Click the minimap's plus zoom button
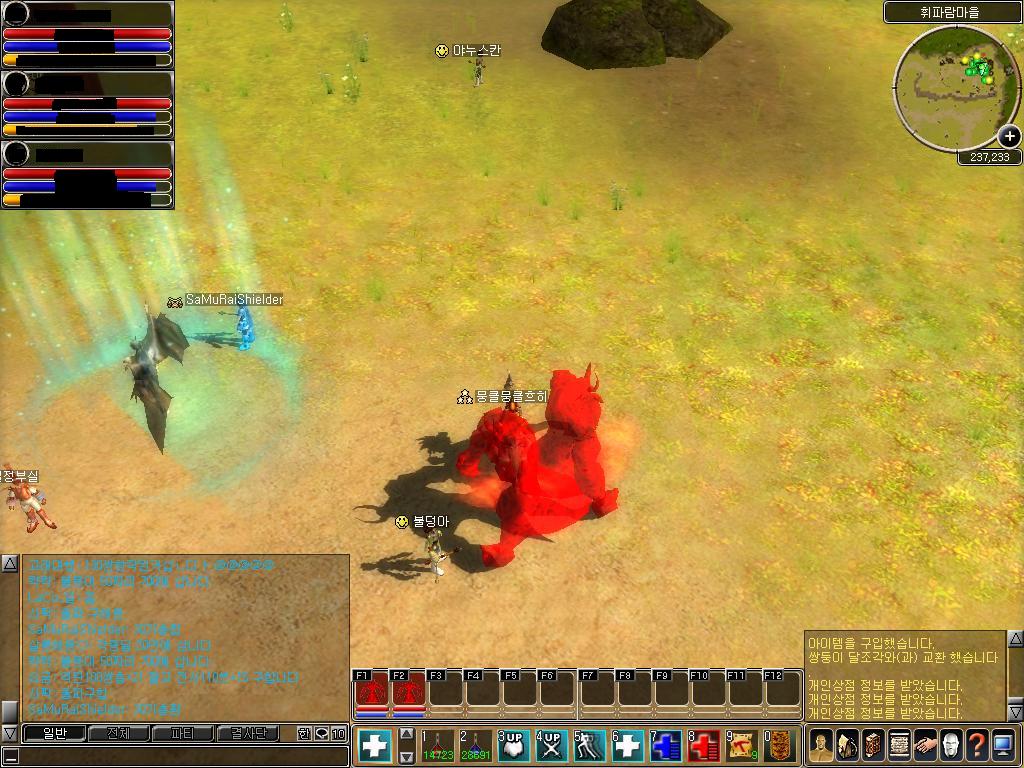The height and width of the screenshot is (768, 1024). click(1009, 137)
